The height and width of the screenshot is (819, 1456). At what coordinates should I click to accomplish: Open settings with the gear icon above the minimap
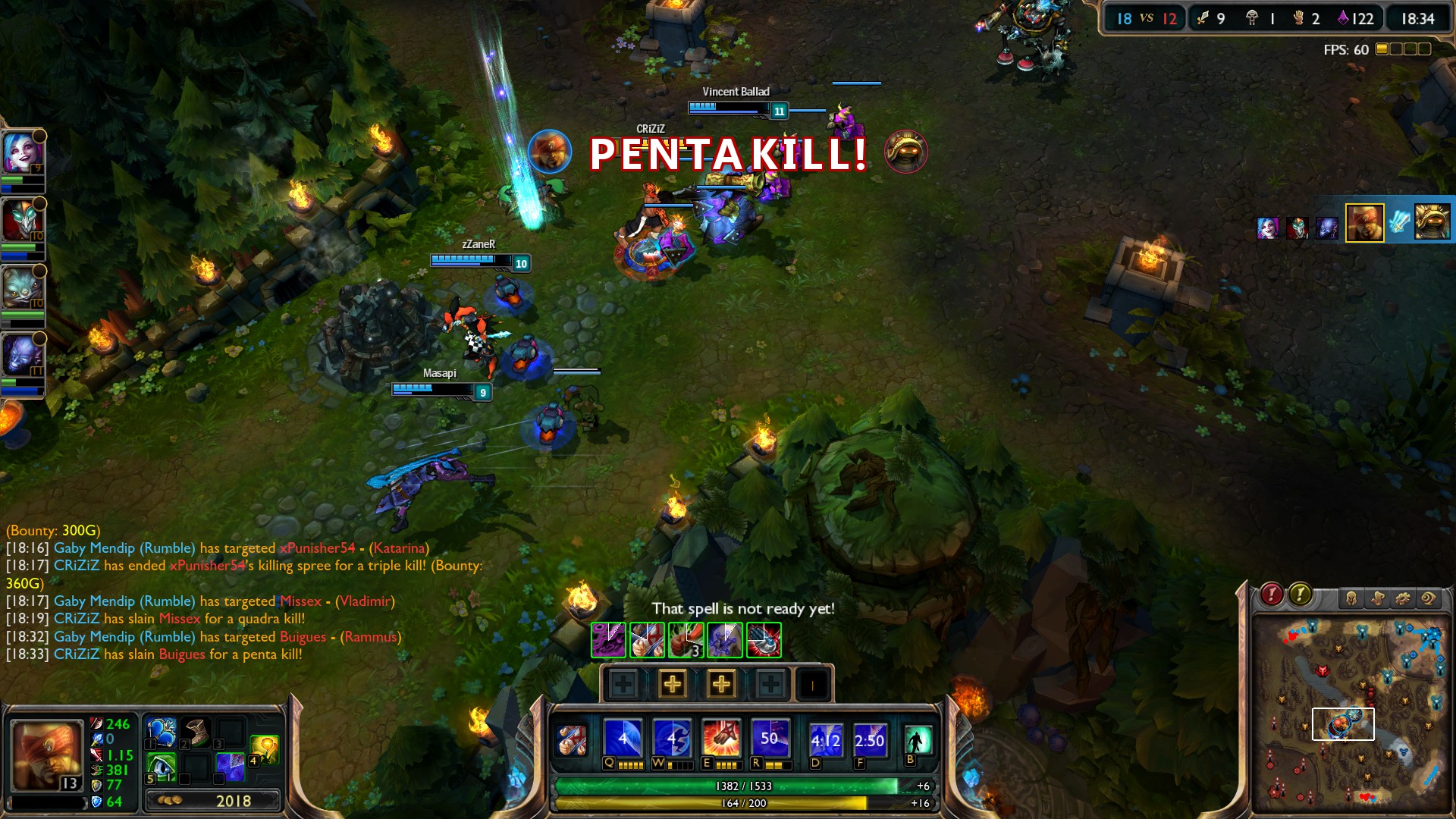click(1403, 598)
